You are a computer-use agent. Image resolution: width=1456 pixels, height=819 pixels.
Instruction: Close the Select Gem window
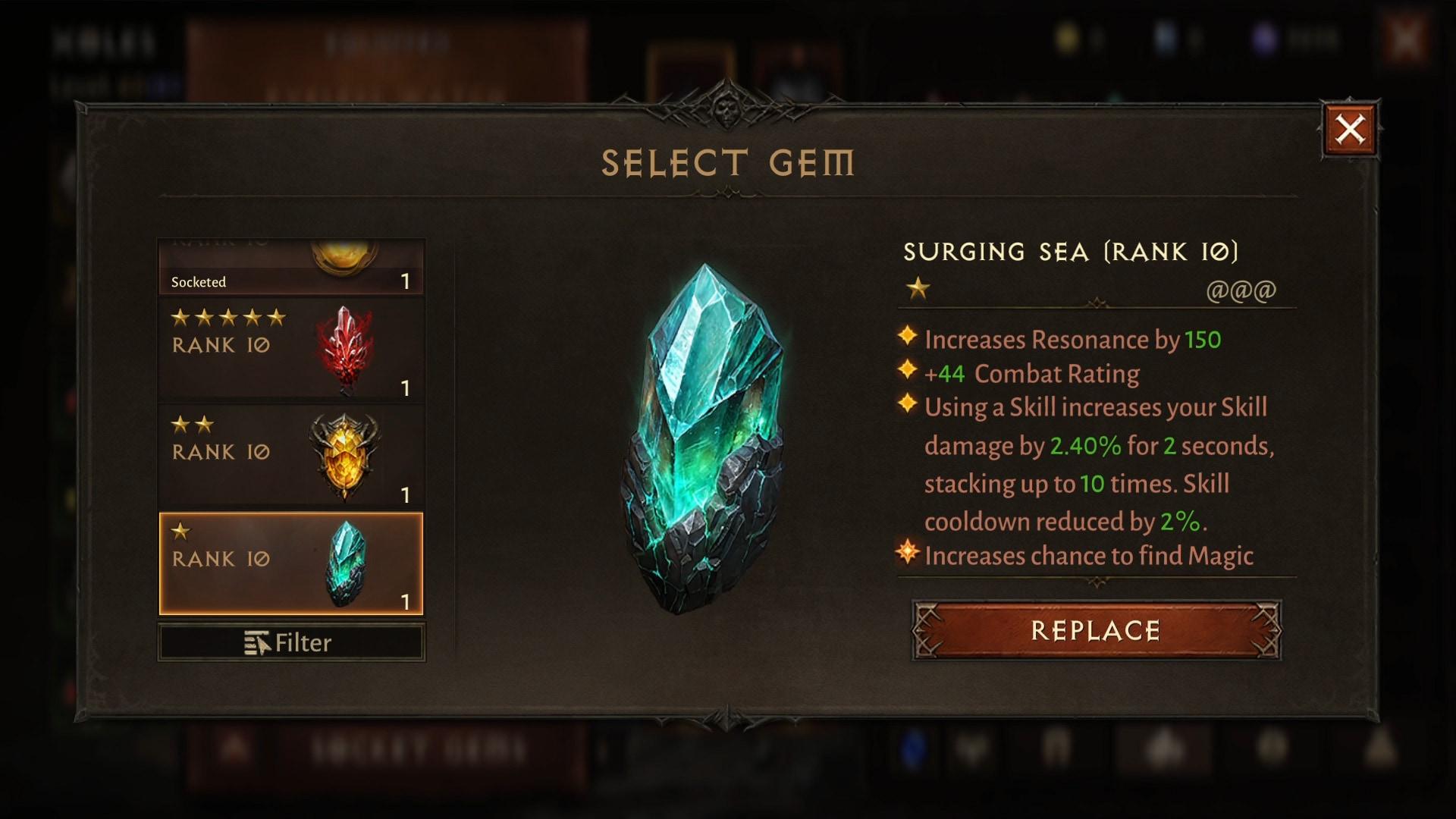click(x=1350, y=130)
